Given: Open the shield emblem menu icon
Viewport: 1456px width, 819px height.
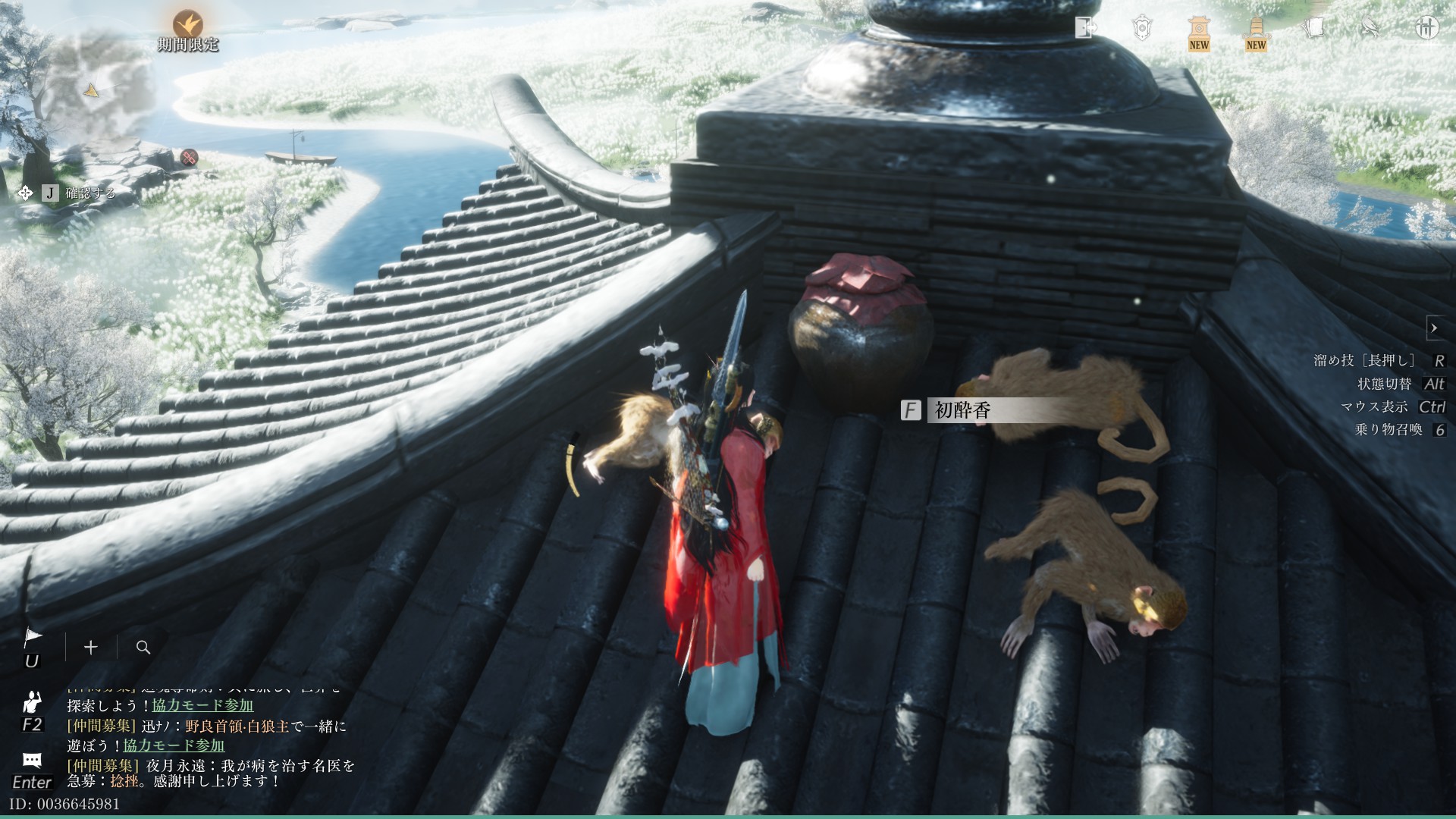Looking at the screenshot, I should (1142, 28).
